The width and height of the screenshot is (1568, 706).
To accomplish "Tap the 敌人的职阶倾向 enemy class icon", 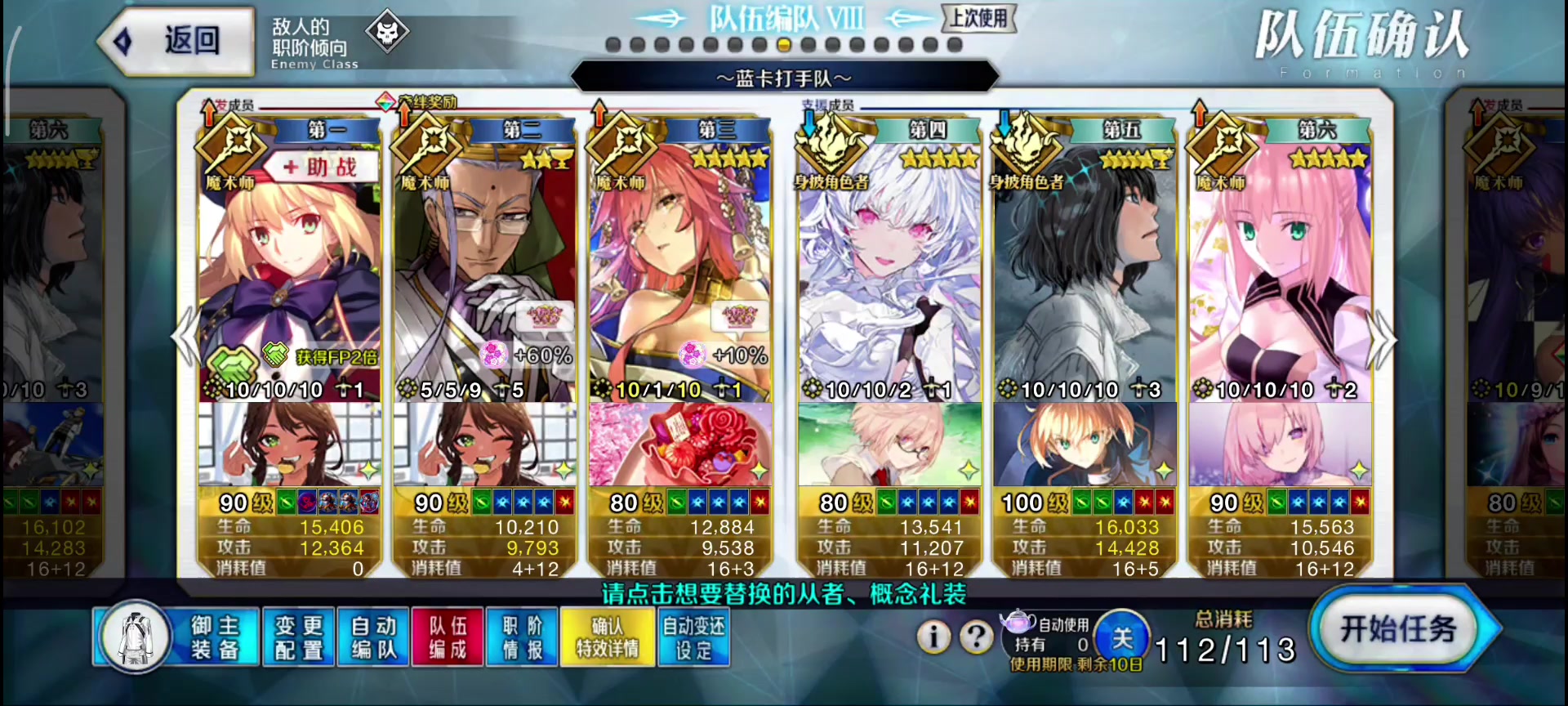I will pos(387,33).
